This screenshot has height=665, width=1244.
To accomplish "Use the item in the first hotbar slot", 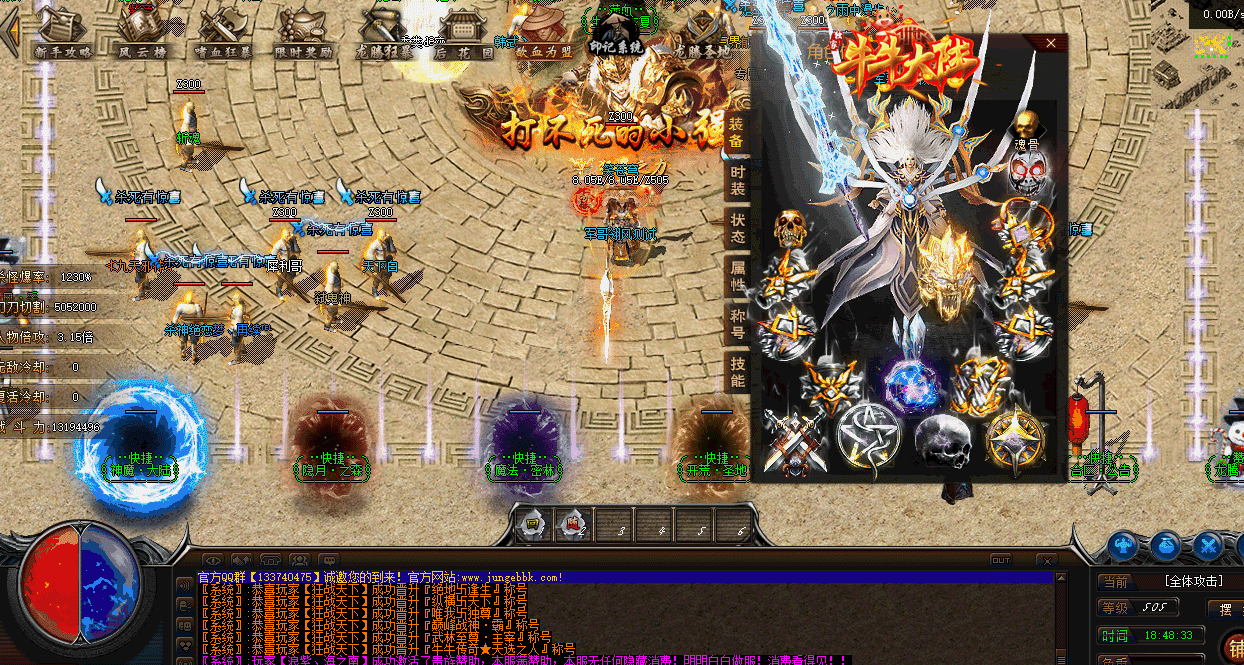I will (x=533, y=524).
